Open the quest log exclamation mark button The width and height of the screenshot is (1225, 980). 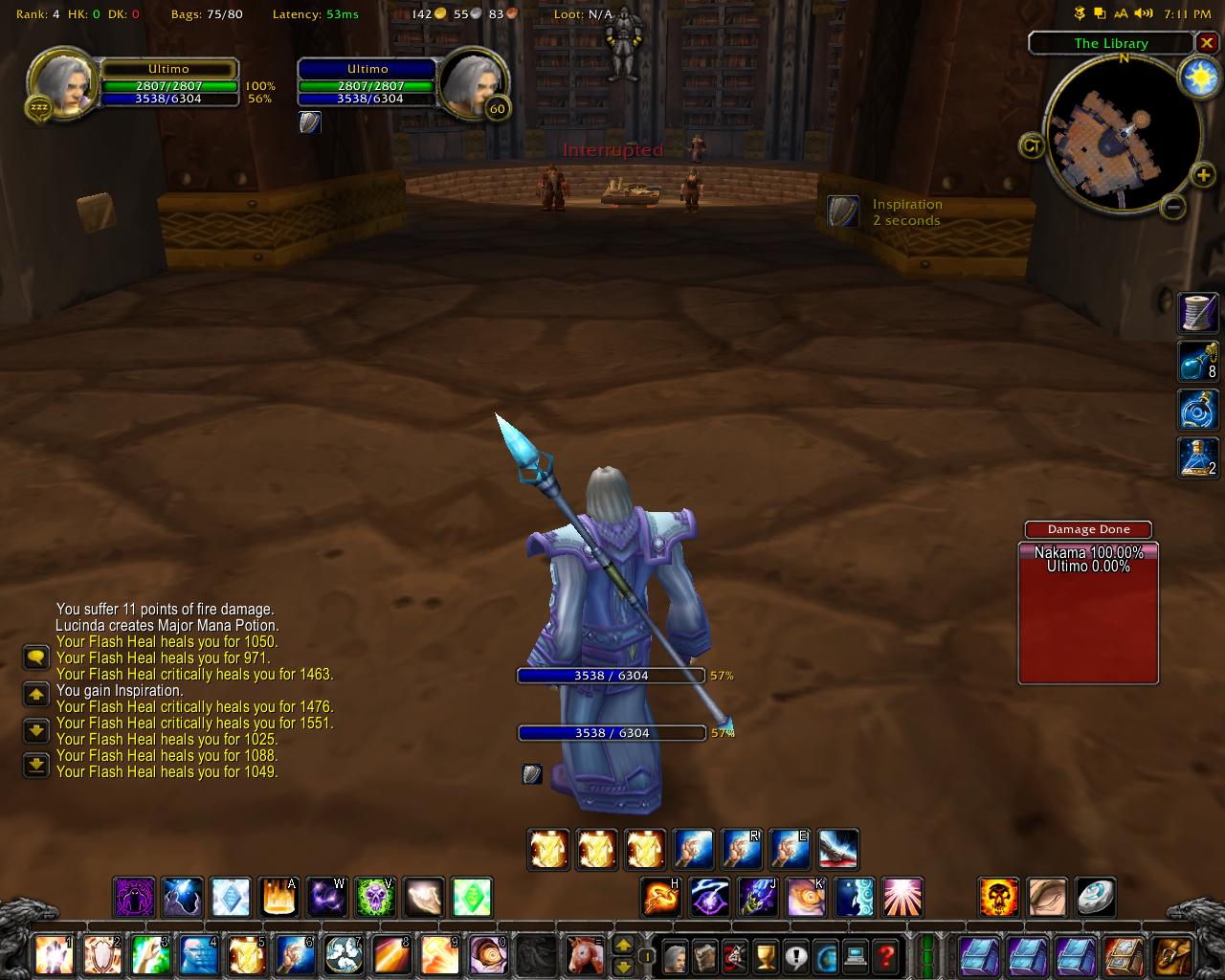tap(795, 955)
